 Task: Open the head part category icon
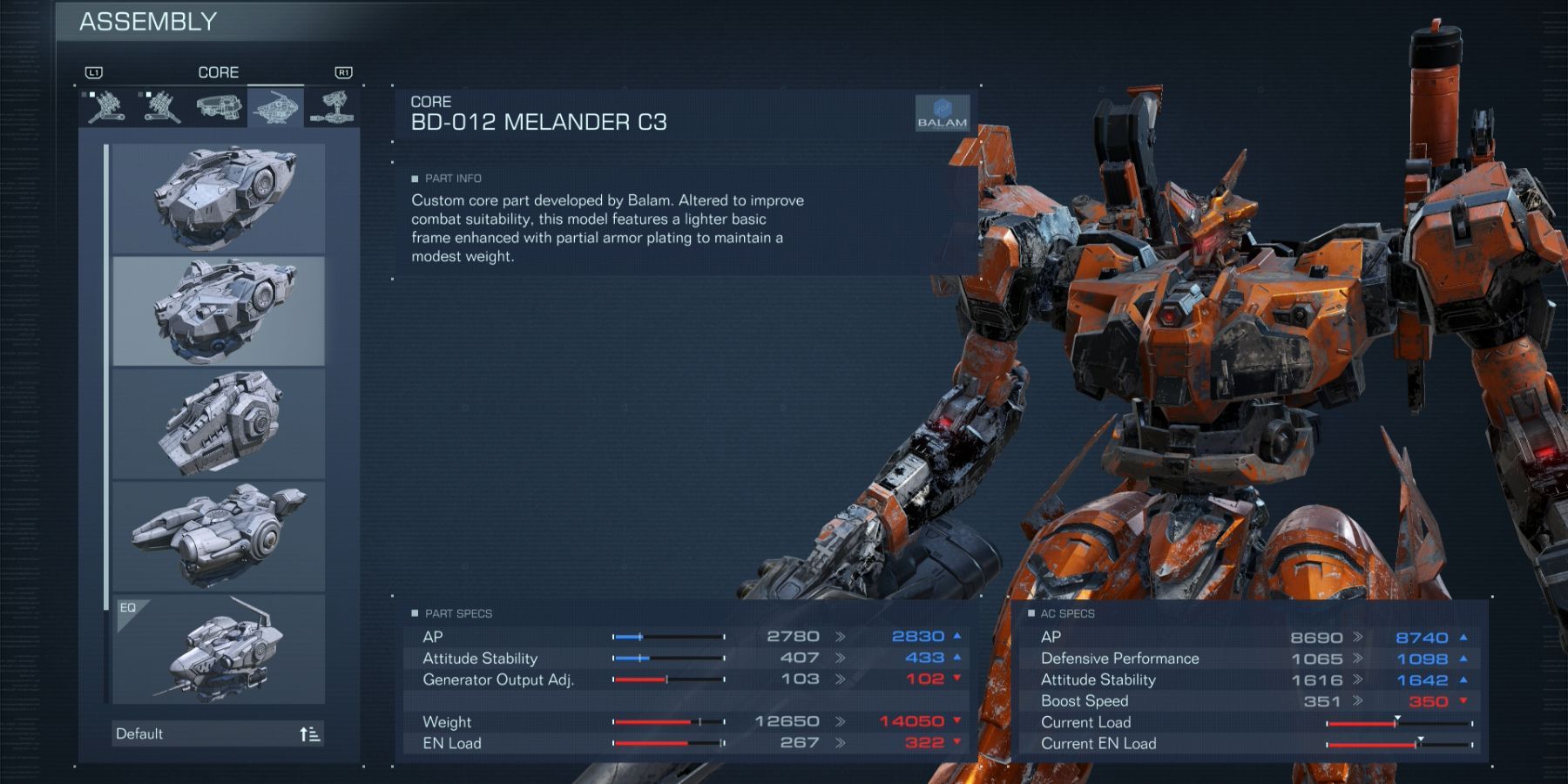point(220,105)
